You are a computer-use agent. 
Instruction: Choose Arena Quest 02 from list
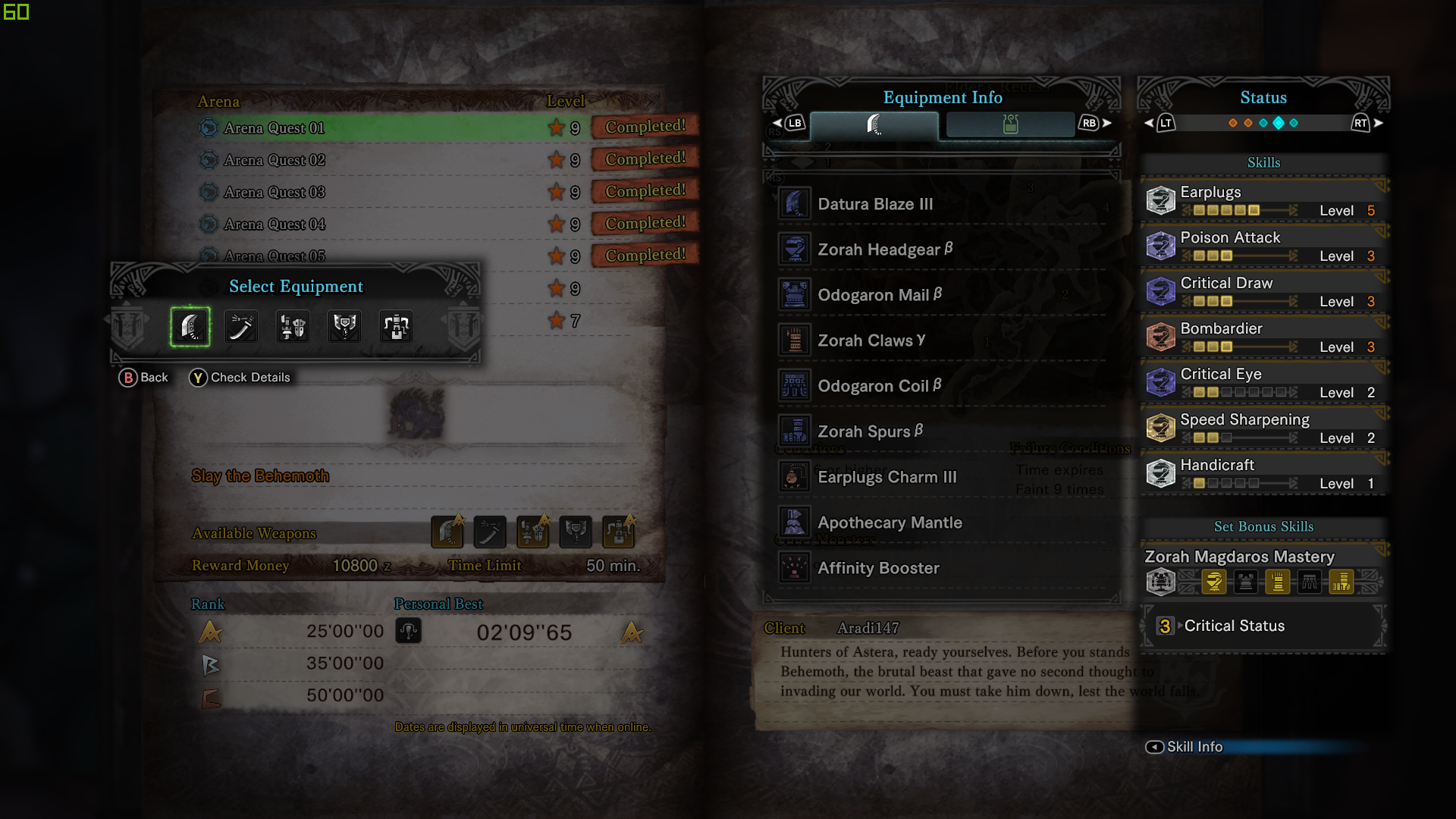coord(275,160)
